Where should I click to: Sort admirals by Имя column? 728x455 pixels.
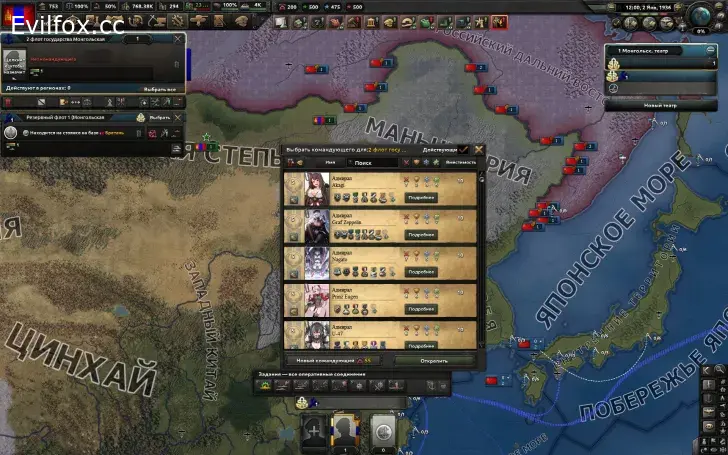324,162
